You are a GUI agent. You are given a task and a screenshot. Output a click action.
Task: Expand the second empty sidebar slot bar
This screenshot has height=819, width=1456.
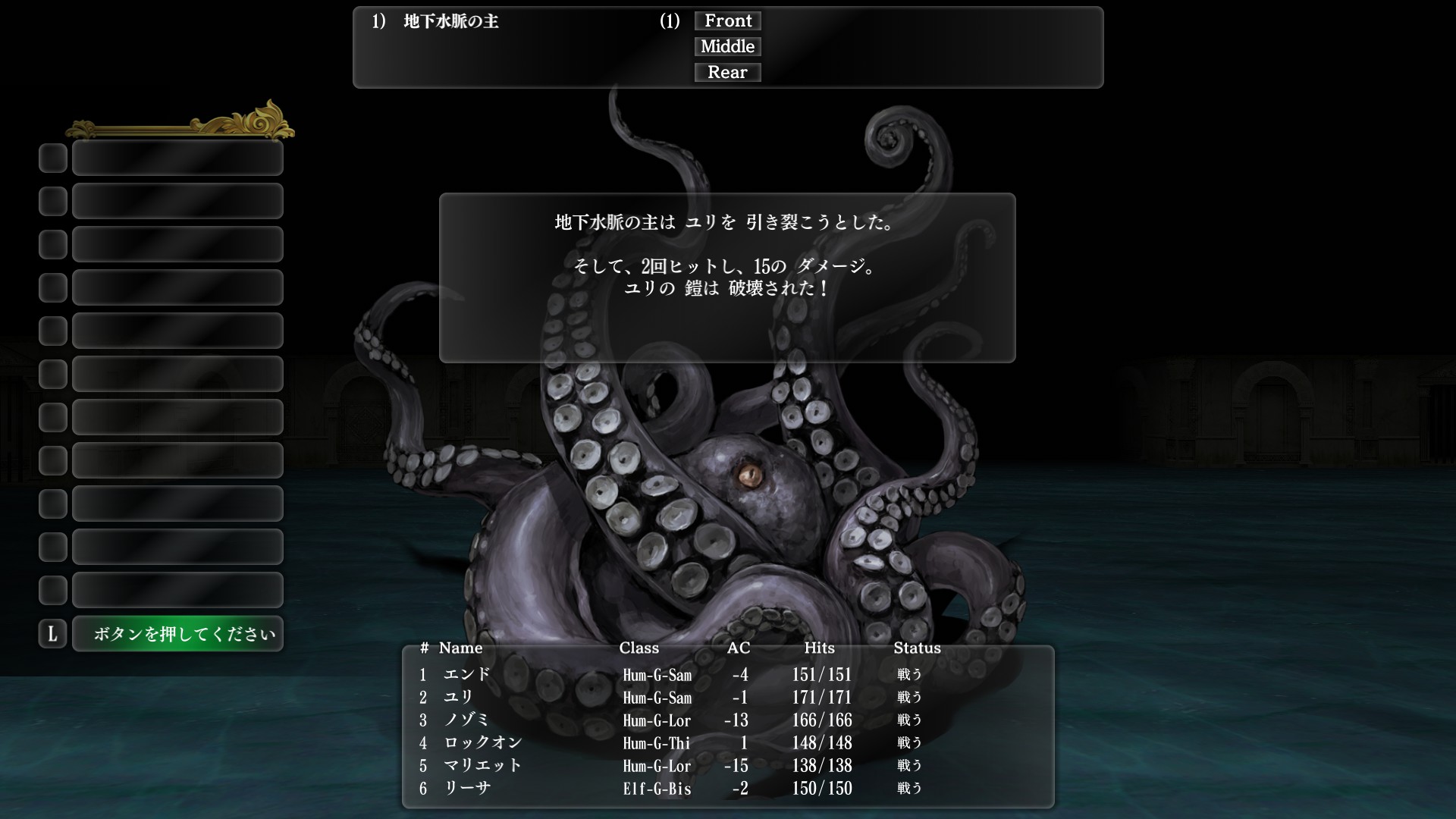click(177, 201)
